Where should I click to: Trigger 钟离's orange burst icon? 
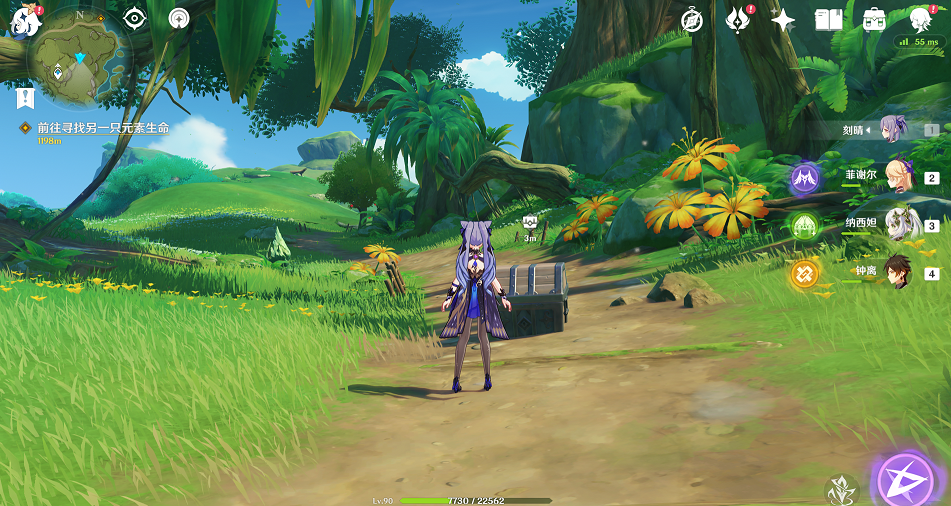pos(805,273)
